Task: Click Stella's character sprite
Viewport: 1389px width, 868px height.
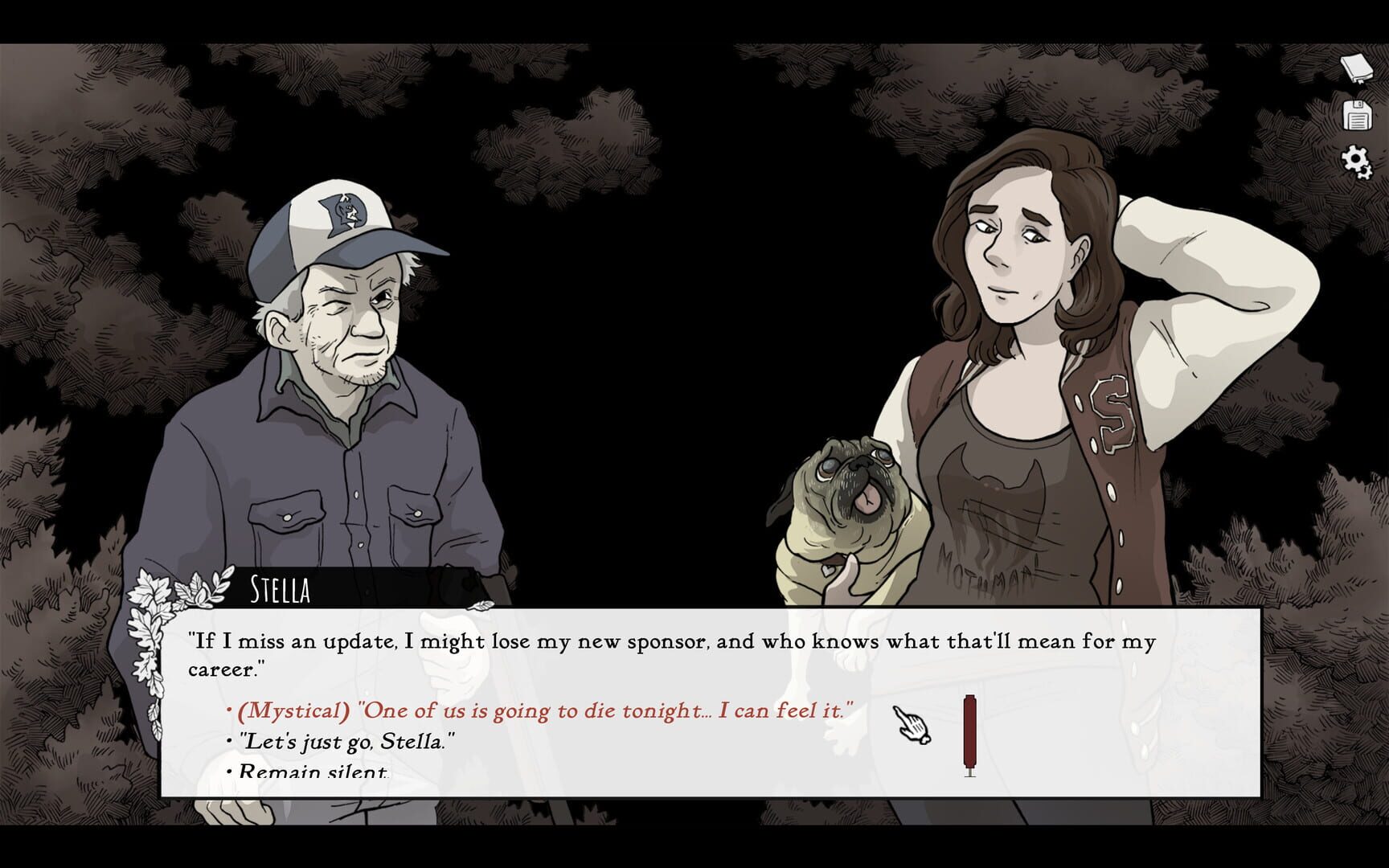Action: point(1013,321)
